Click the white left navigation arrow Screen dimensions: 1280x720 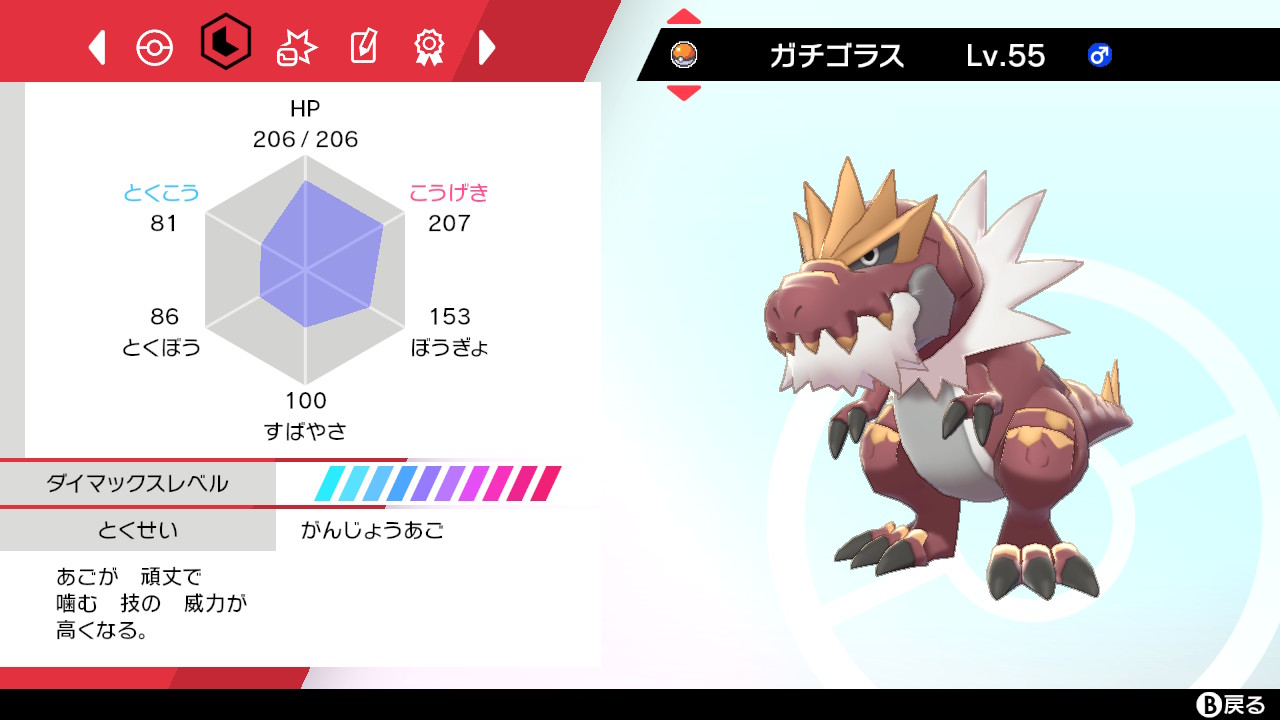point(96,45)
